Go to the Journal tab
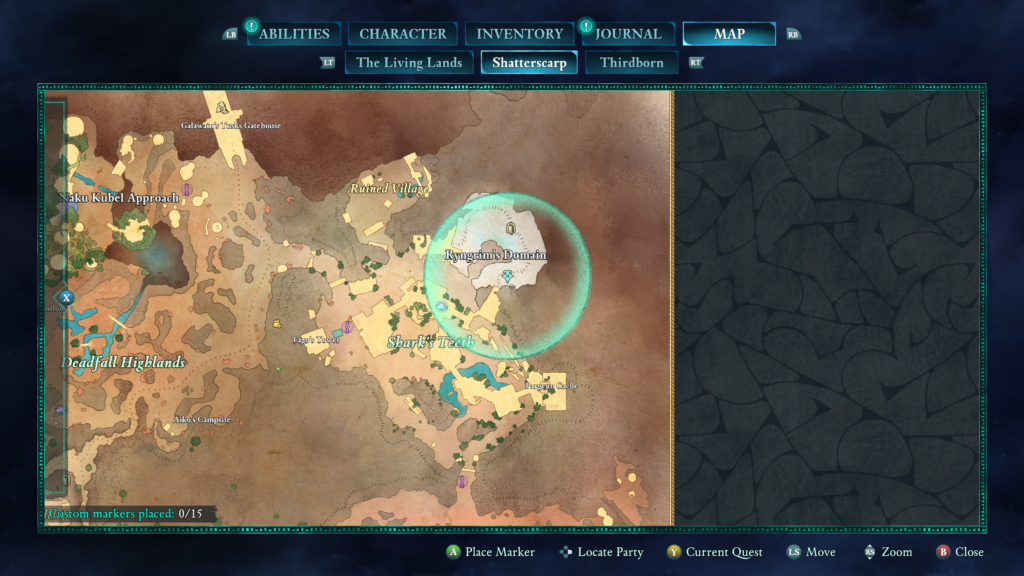The image size is (1024, 576). click(628, 34)
